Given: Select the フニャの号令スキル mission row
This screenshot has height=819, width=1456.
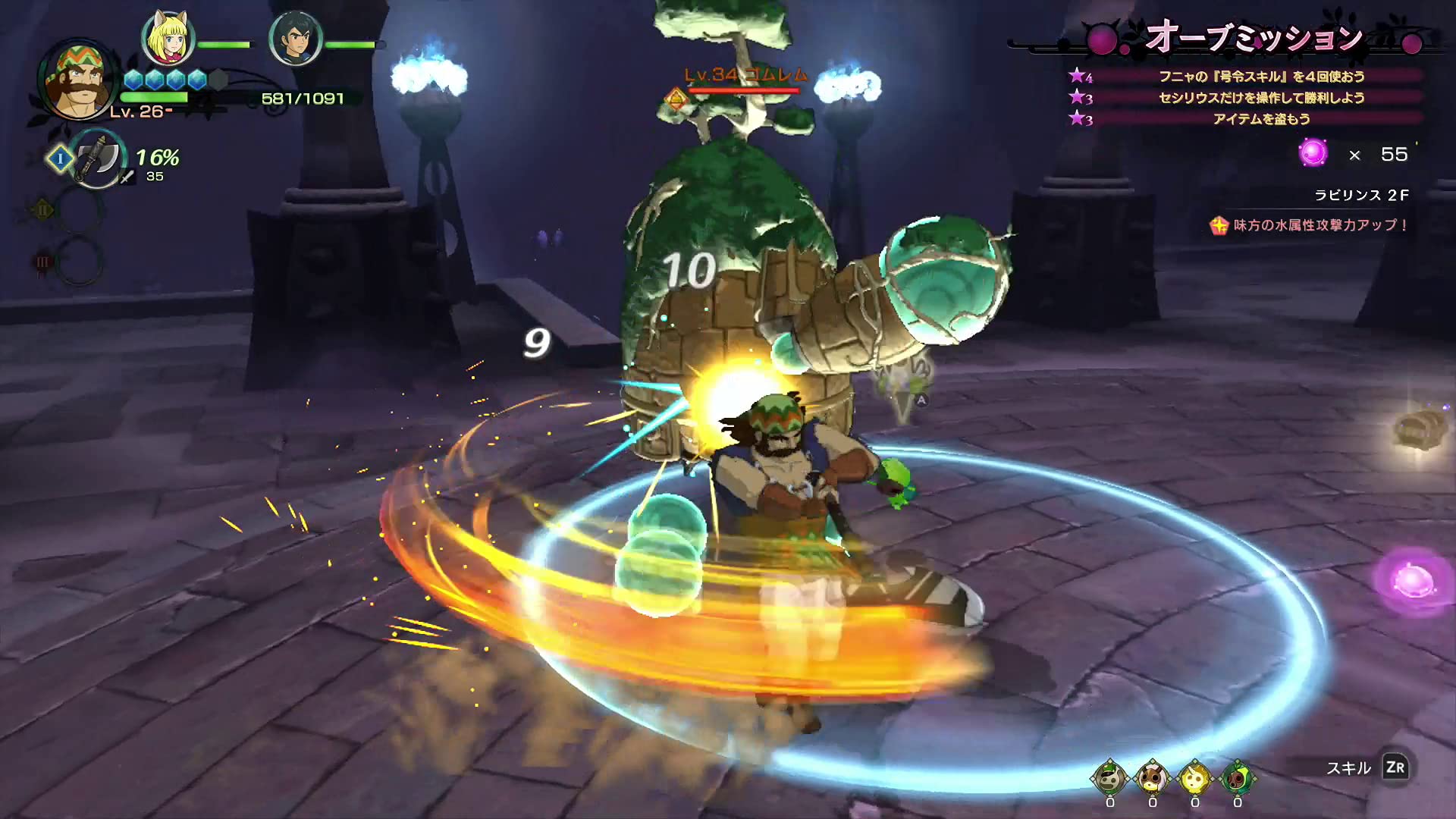Looking at the screenshot, I should click(x=1260, y=77).
